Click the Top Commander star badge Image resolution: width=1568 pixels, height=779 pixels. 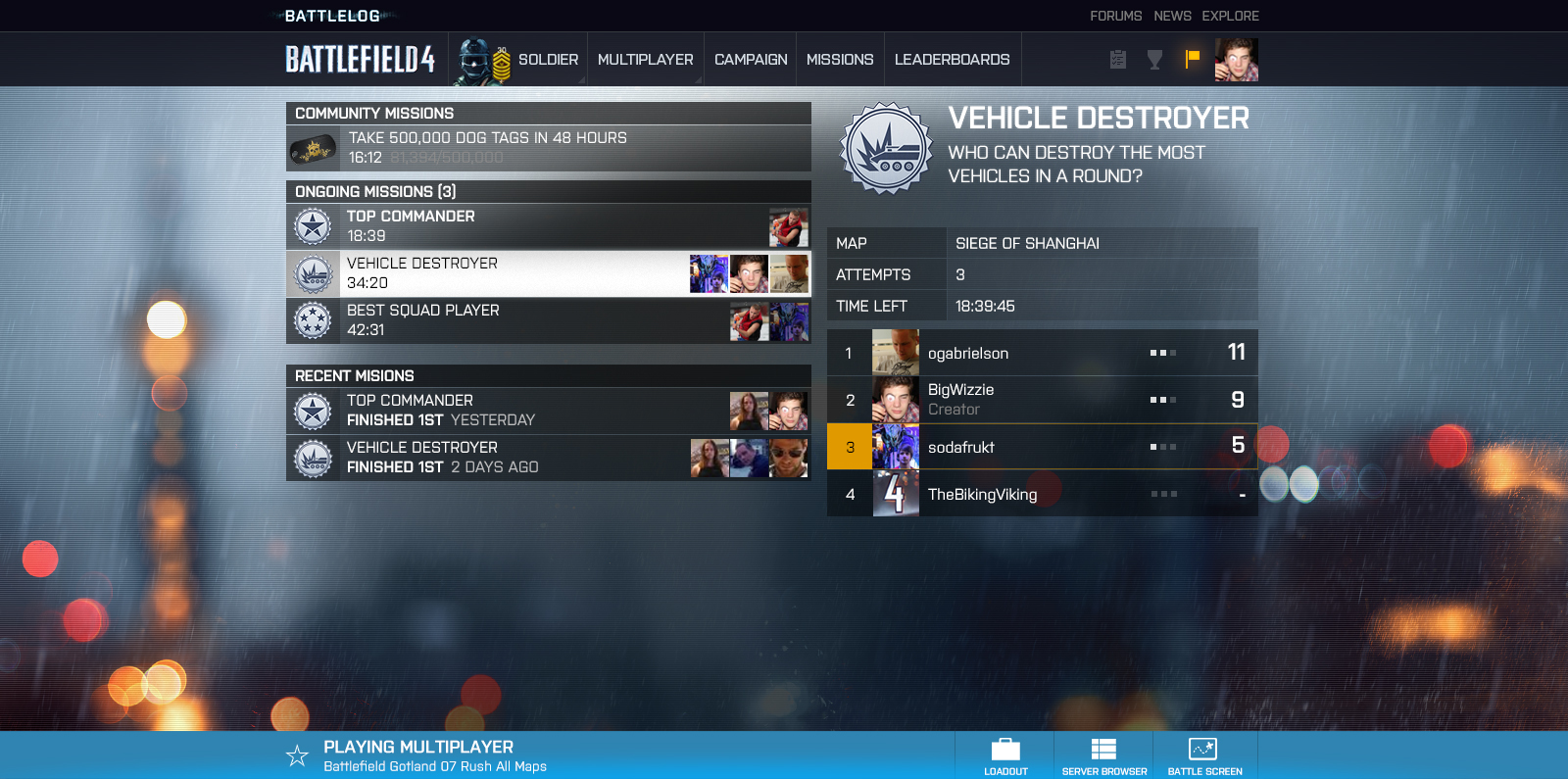point(313,225)
